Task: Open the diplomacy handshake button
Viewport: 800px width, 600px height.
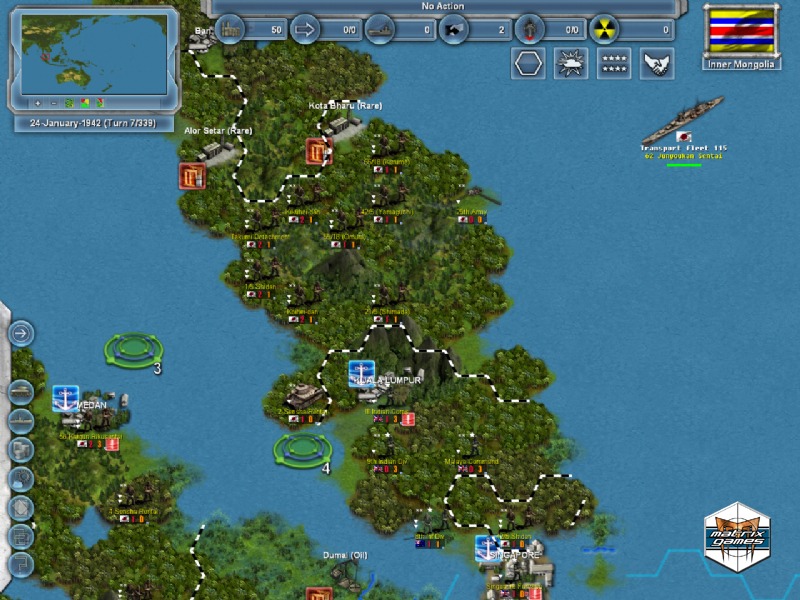Action: tap(657, 63)
